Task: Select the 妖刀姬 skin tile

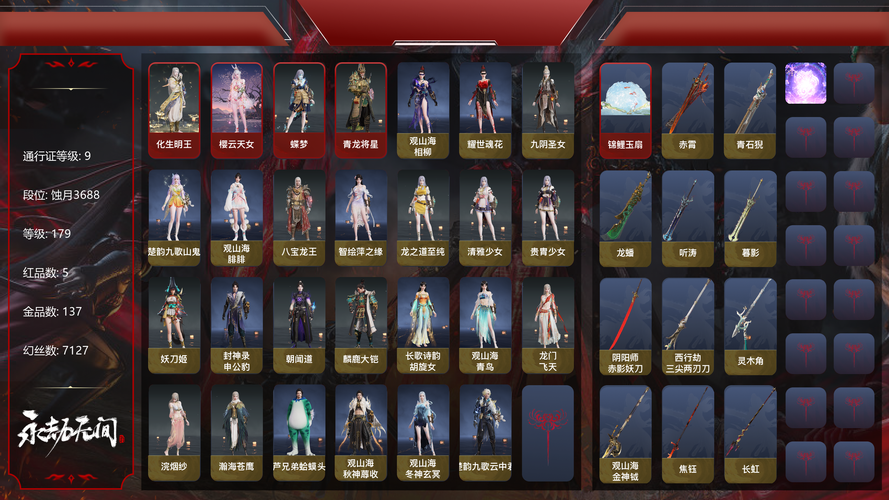Action: (174, 323)
